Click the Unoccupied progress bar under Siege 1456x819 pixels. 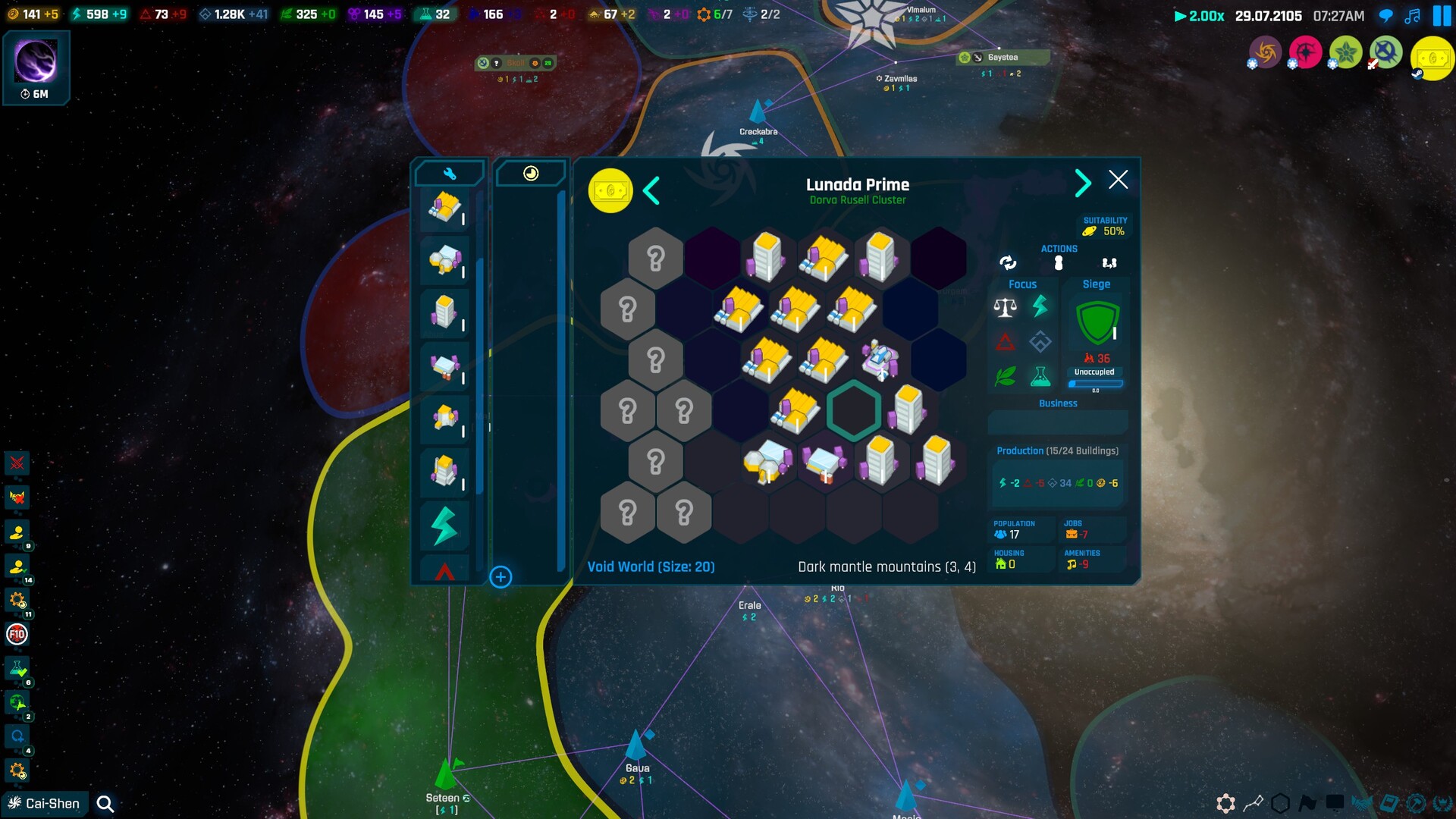[1094, 383]
